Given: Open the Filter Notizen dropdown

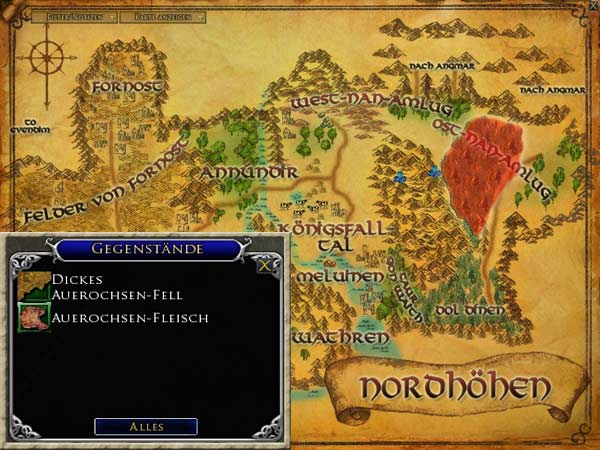Looking at the screenshot, I should (x=74, y=17).
